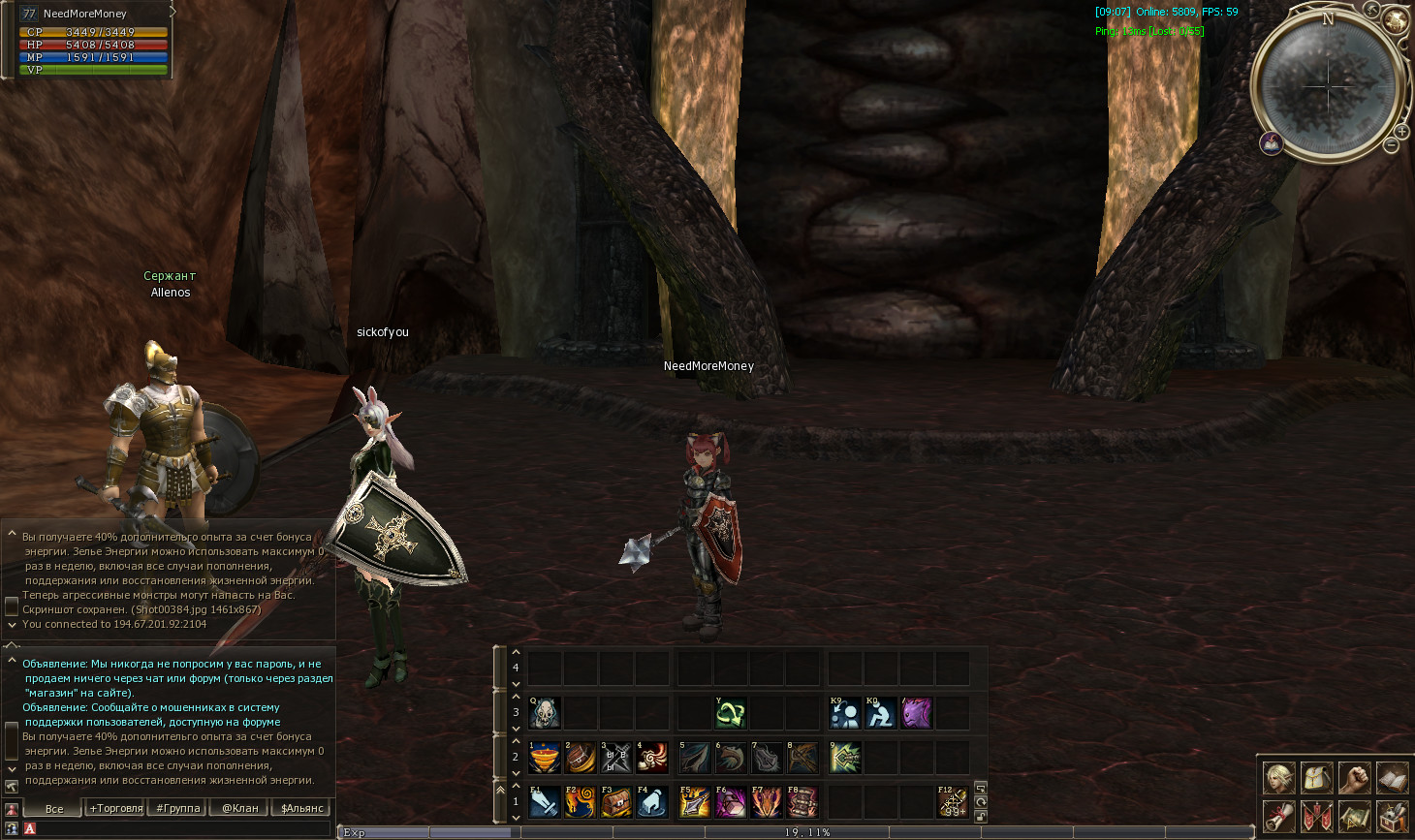Open the quest scroll icon
Screen dimensions: 1415x840
pos(1278,816)
